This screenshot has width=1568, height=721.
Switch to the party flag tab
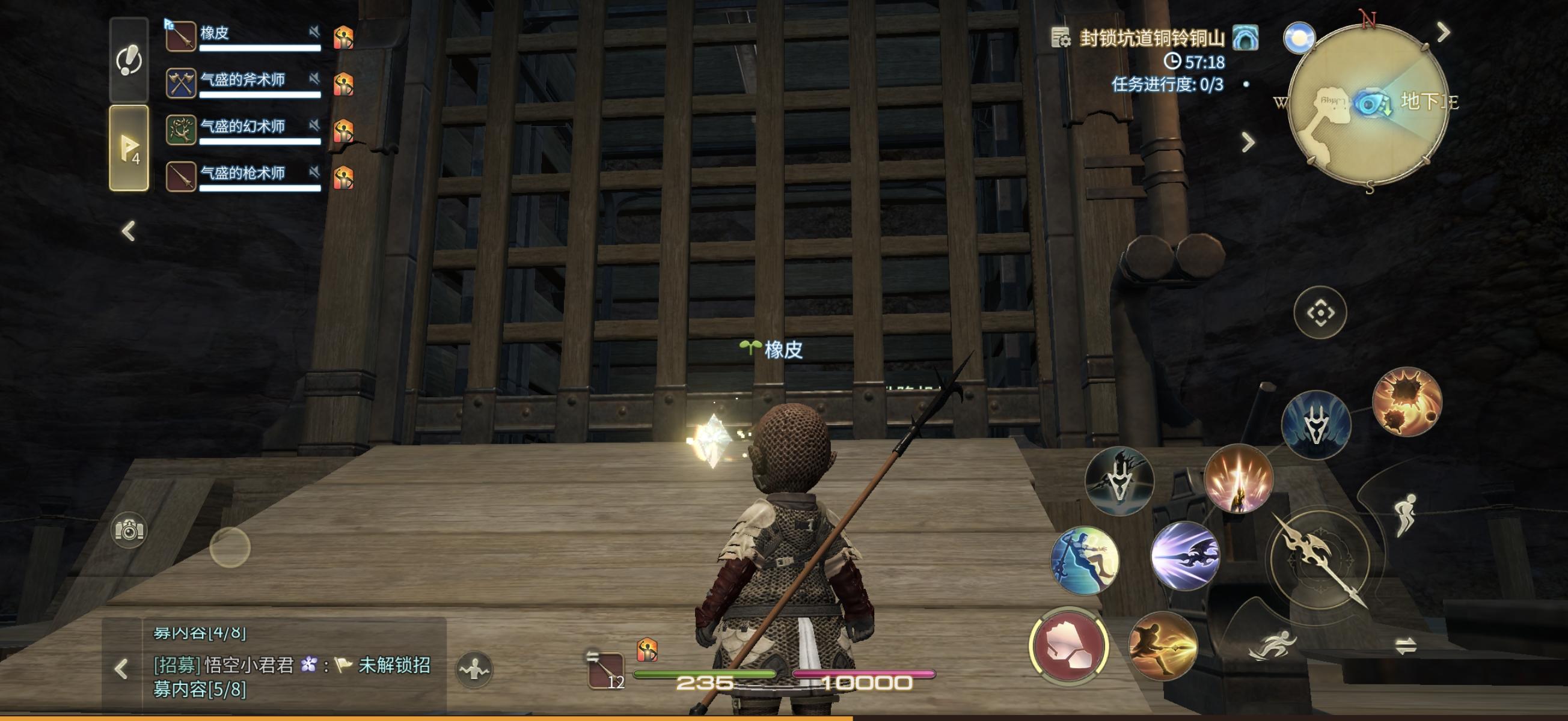tap(129, 148)
